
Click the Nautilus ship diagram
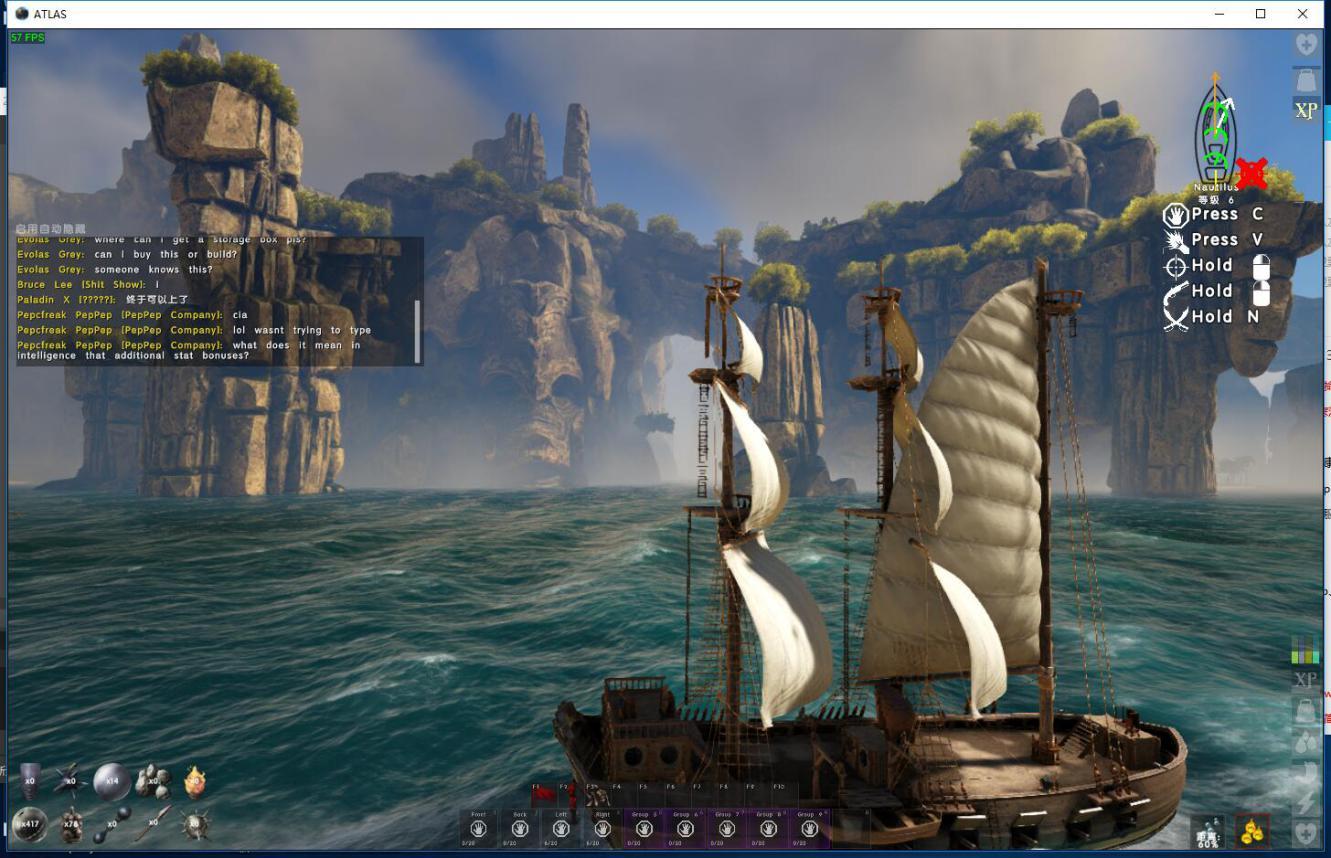[1216, 135]
